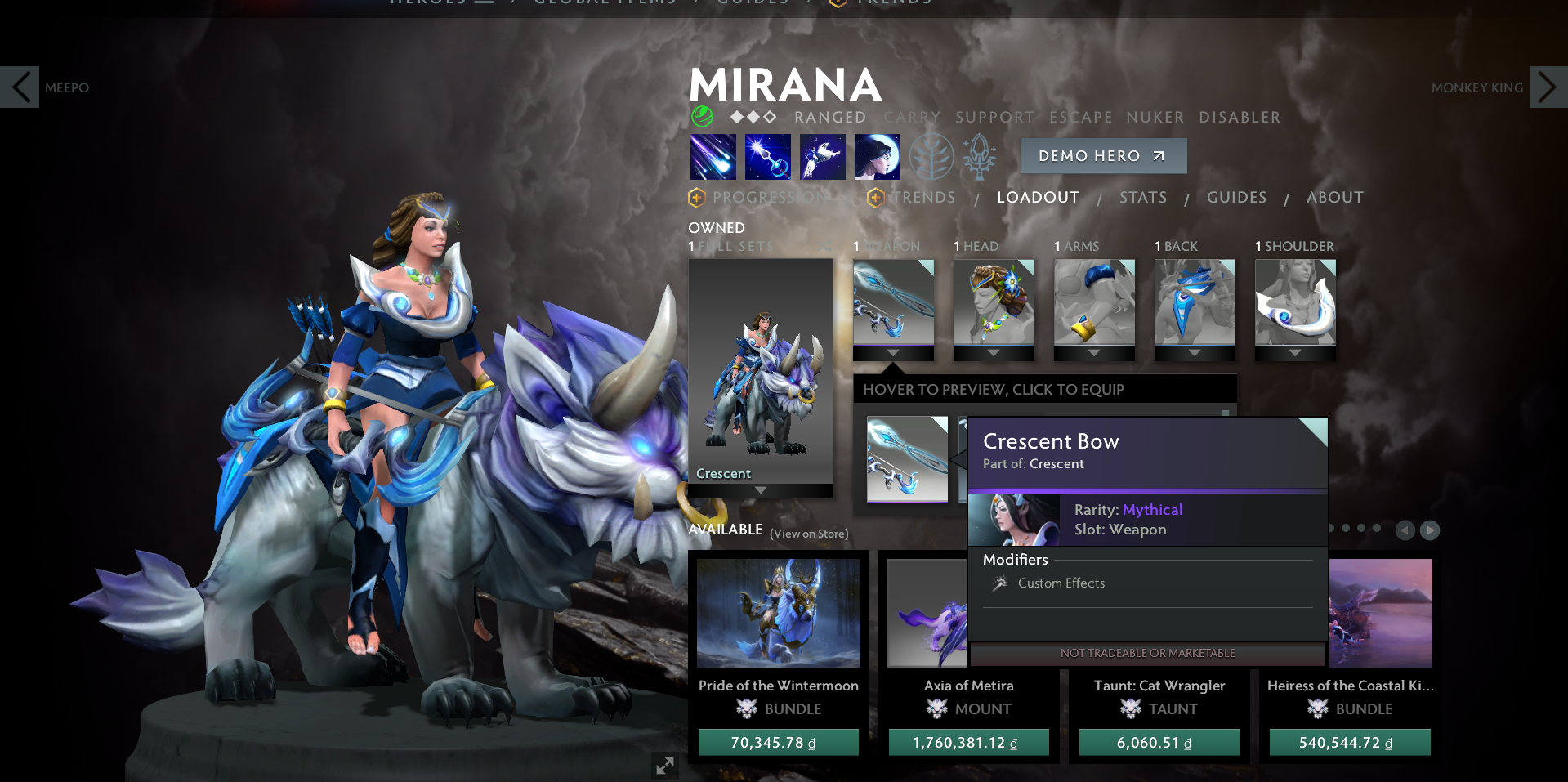Image resolution: width=1568 pixels, height=782 pixels.
Task: Click the Sacred Arrow ability icon
Action: pos(768,157)
